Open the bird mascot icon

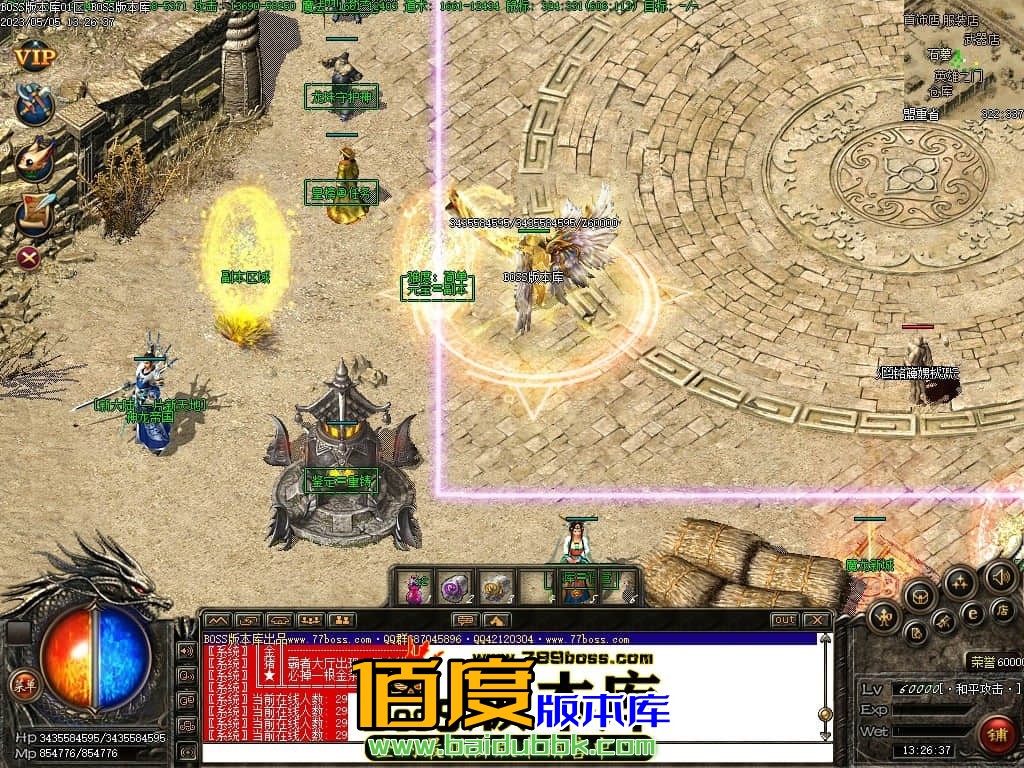35,157
